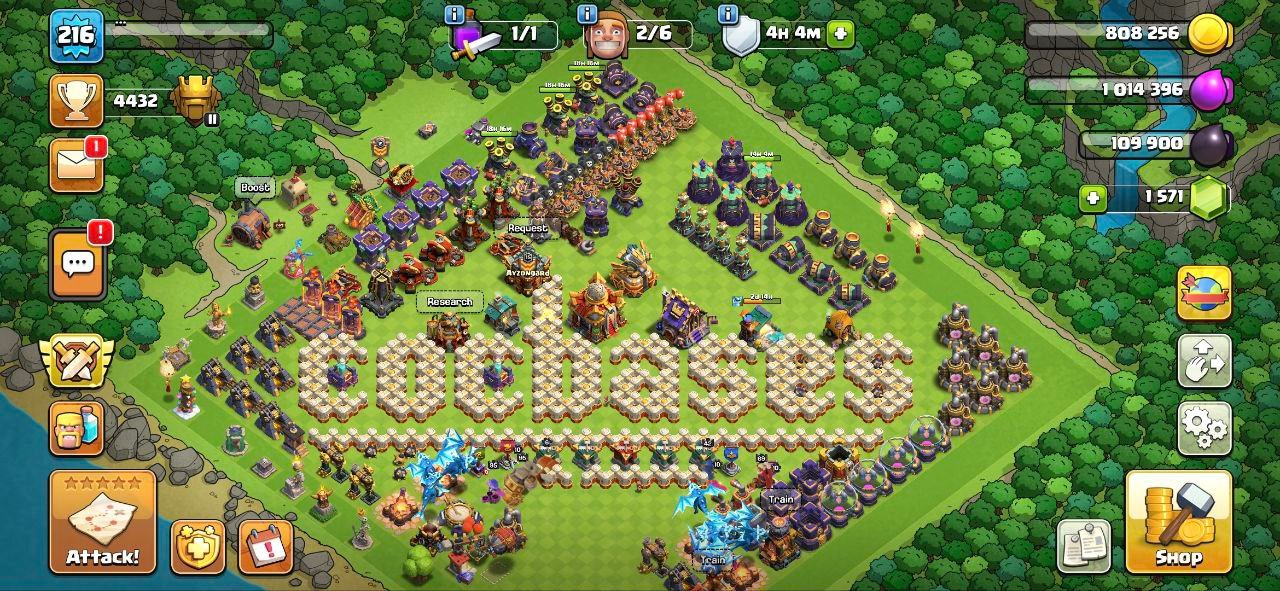1280x591 pixels.
Task: Open the events calendar
Action: click(x=265, y=546)
